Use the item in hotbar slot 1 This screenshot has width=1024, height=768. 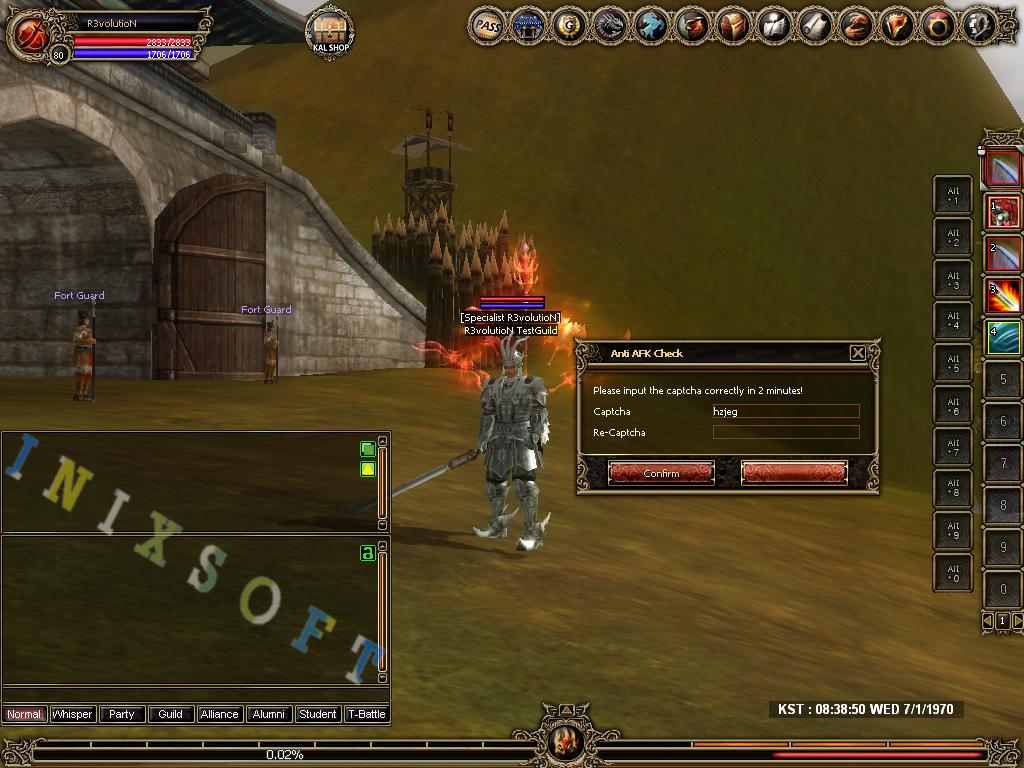pyautogui.click(x=1004, y=211)
